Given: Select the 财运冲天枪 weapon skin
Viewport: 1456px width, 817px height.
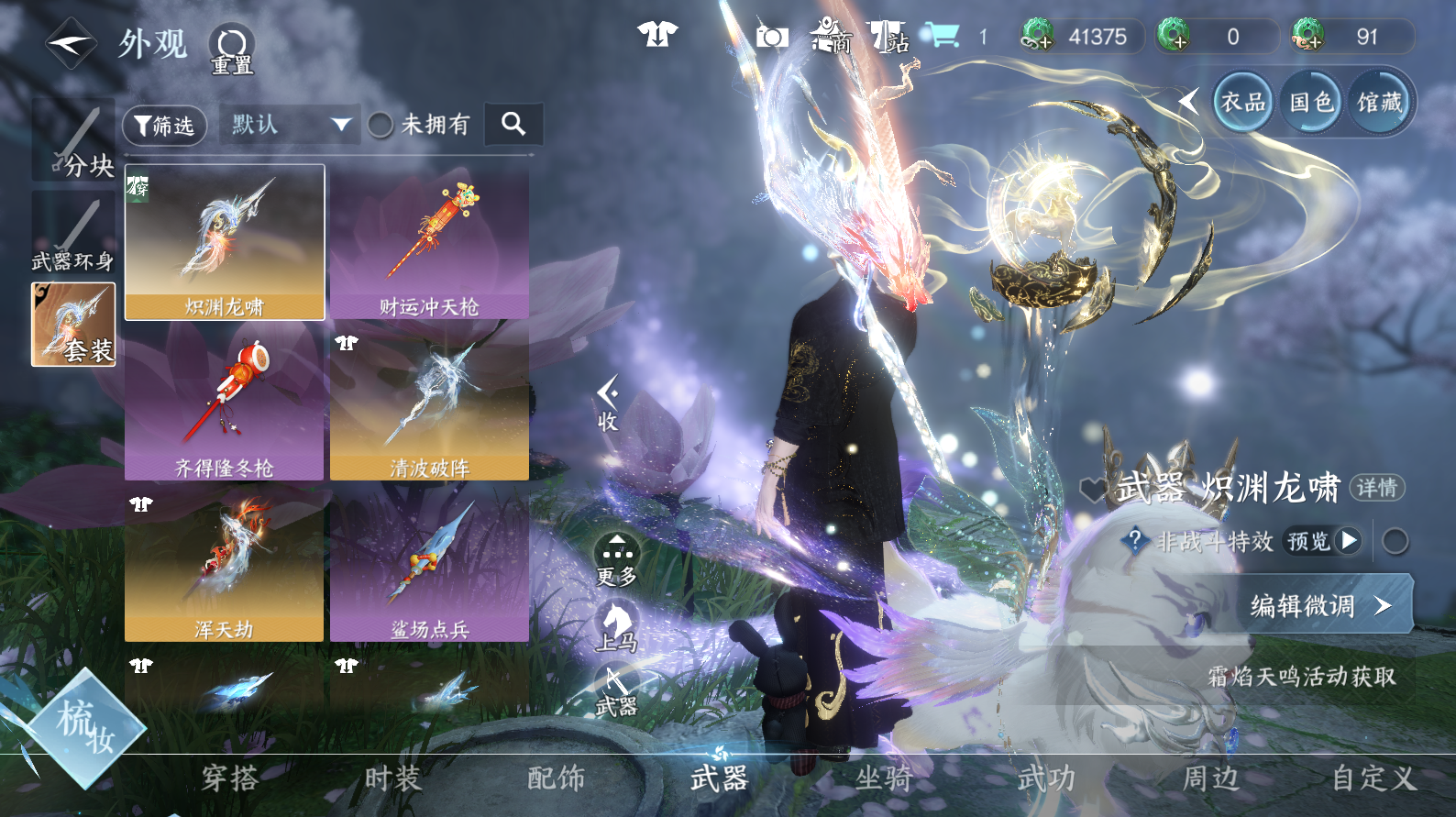Looking at the screenshot, I should (x=429, y=243).
